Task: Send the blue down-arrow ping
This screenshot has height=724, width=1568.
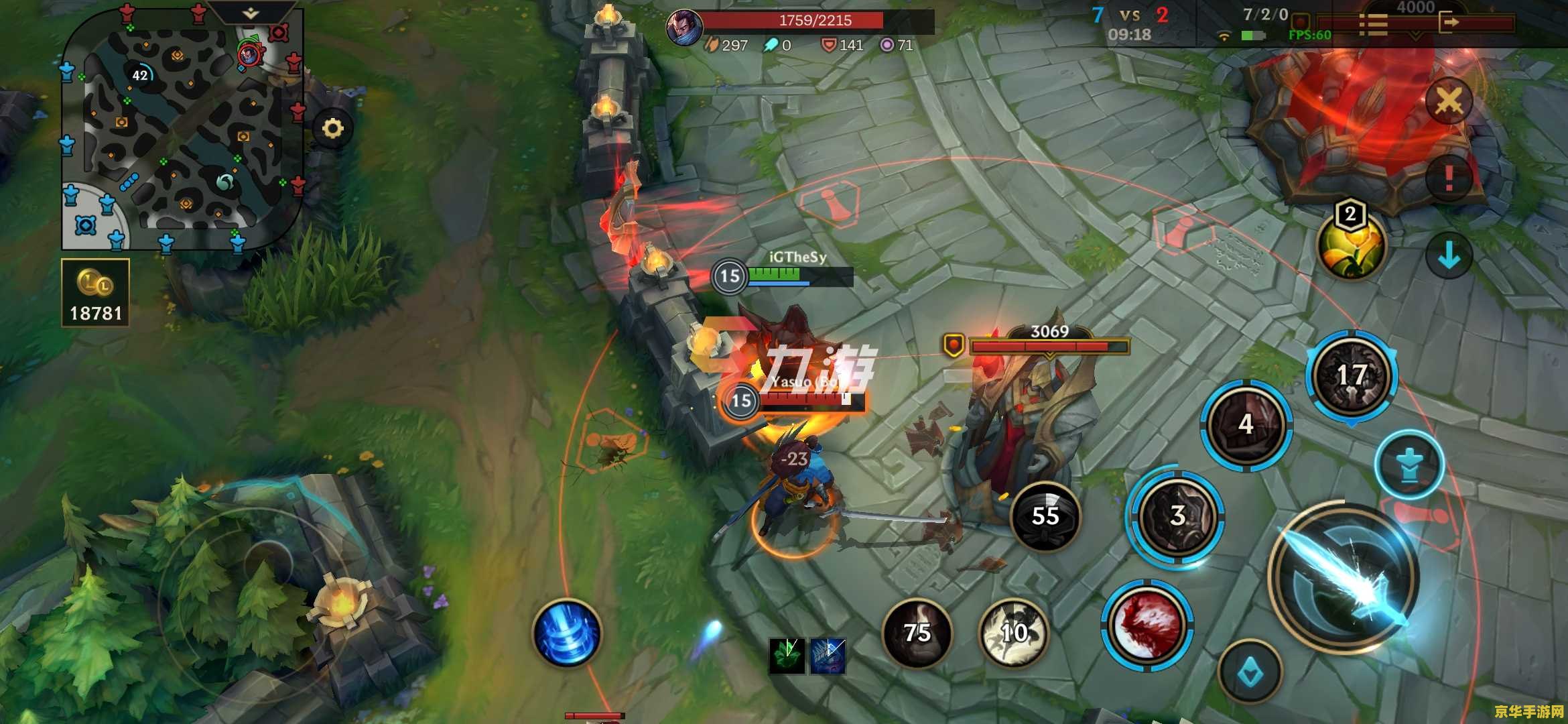Action: [1449, 255]
